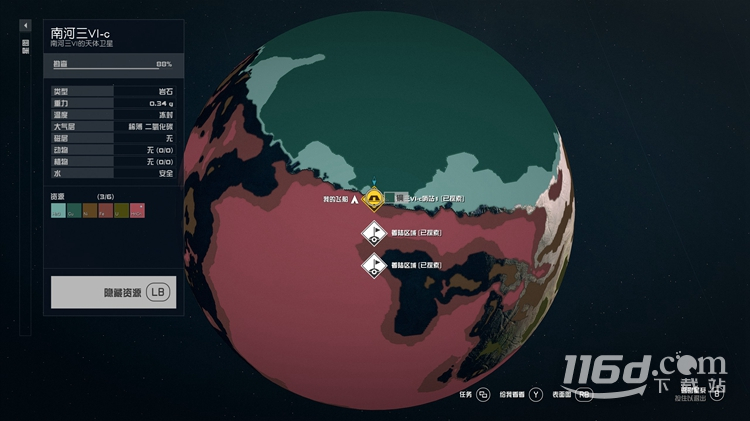The height and width of the screenshot is (421, 750).
Task: Select the 我的飞船 ship marker
Action: click(x=355, y=199)
